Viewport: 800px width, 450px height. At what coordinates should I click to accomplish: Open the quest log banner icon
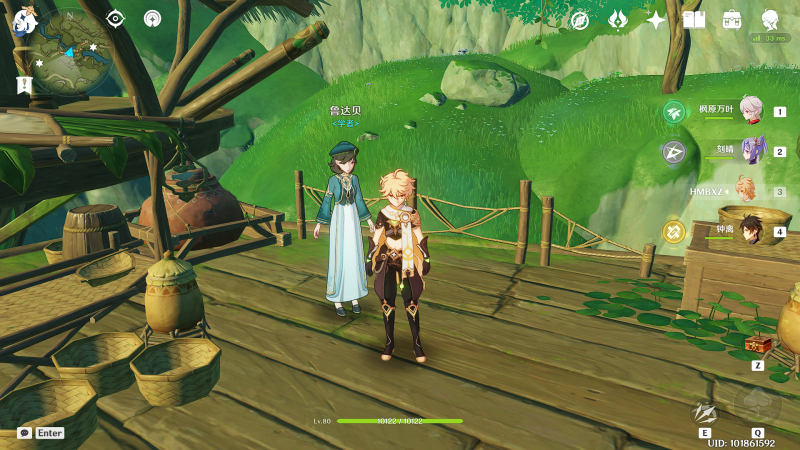tap(24, 85)
